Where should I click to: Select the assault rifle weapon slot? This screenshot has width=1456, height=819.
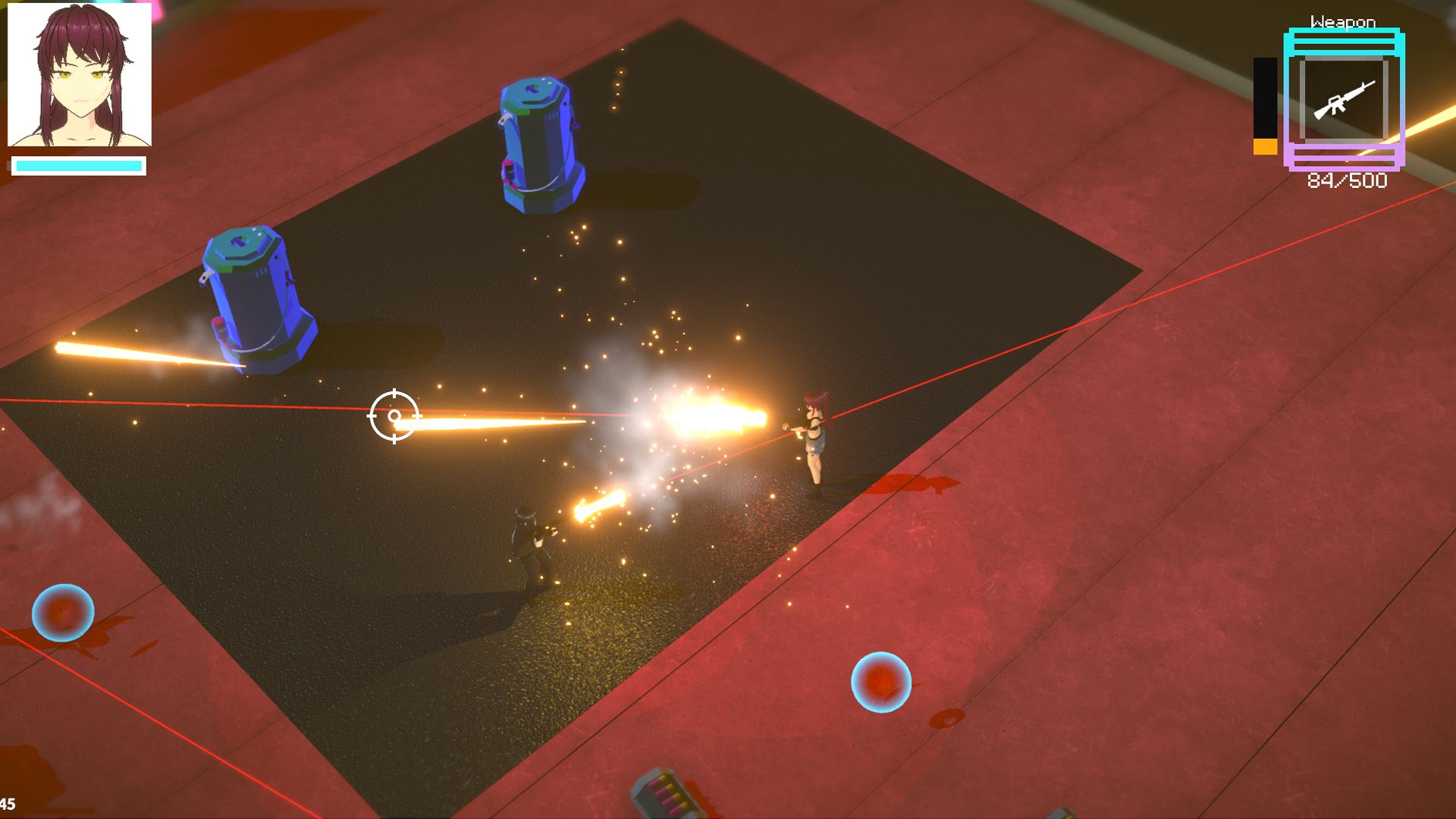click(x=1344, y=99)
